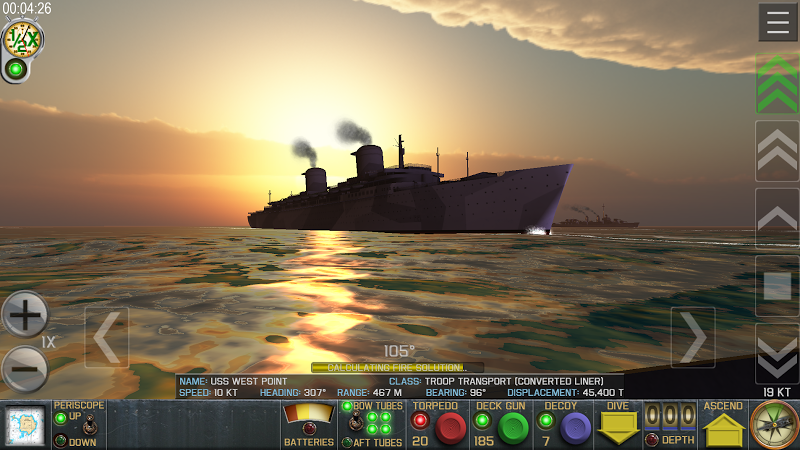Select the single-chevron slow ahead speed
The height and width of the screenshot is (450, 800).
click(x=777, y=217)
